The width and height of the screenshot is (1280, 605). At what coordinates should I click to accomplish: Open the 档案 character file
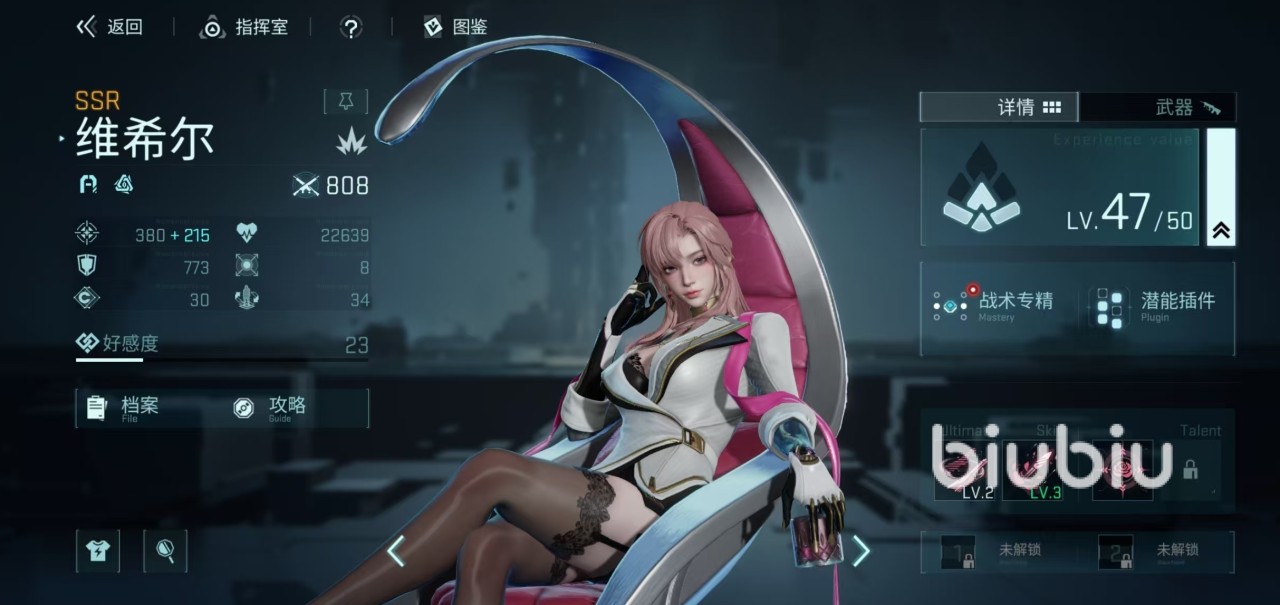(125, 407)
